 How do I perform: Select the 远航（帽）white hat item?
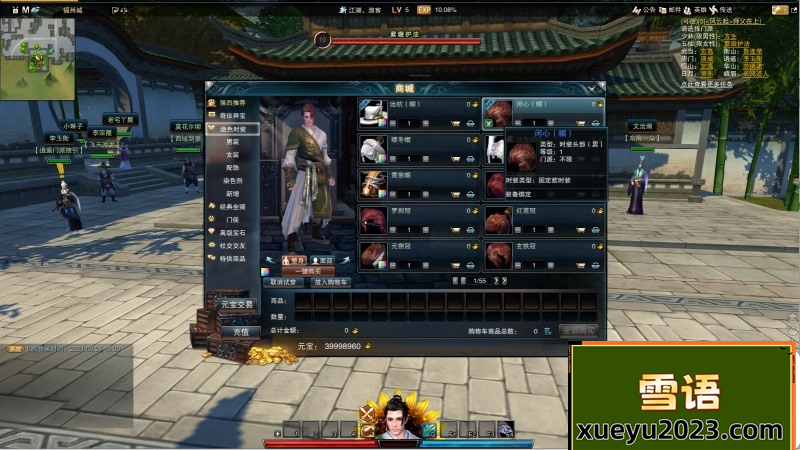[373, 113]
